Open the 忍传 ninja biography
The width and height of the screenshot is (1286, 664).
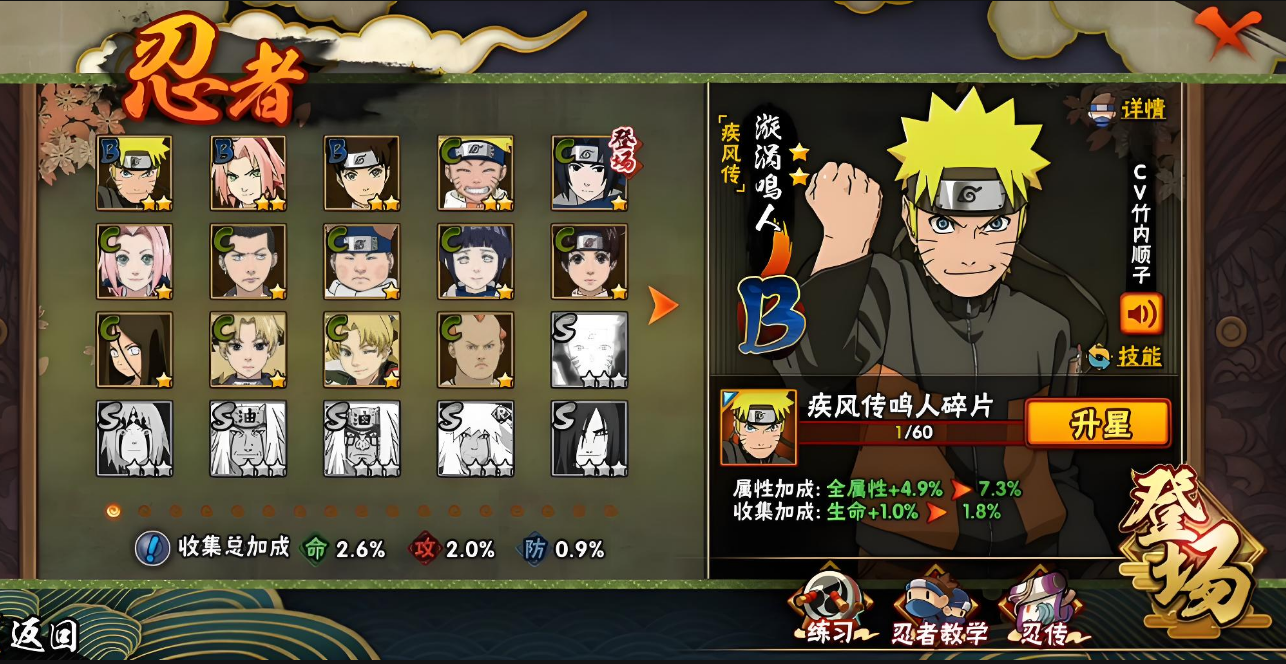(1040, 613)
